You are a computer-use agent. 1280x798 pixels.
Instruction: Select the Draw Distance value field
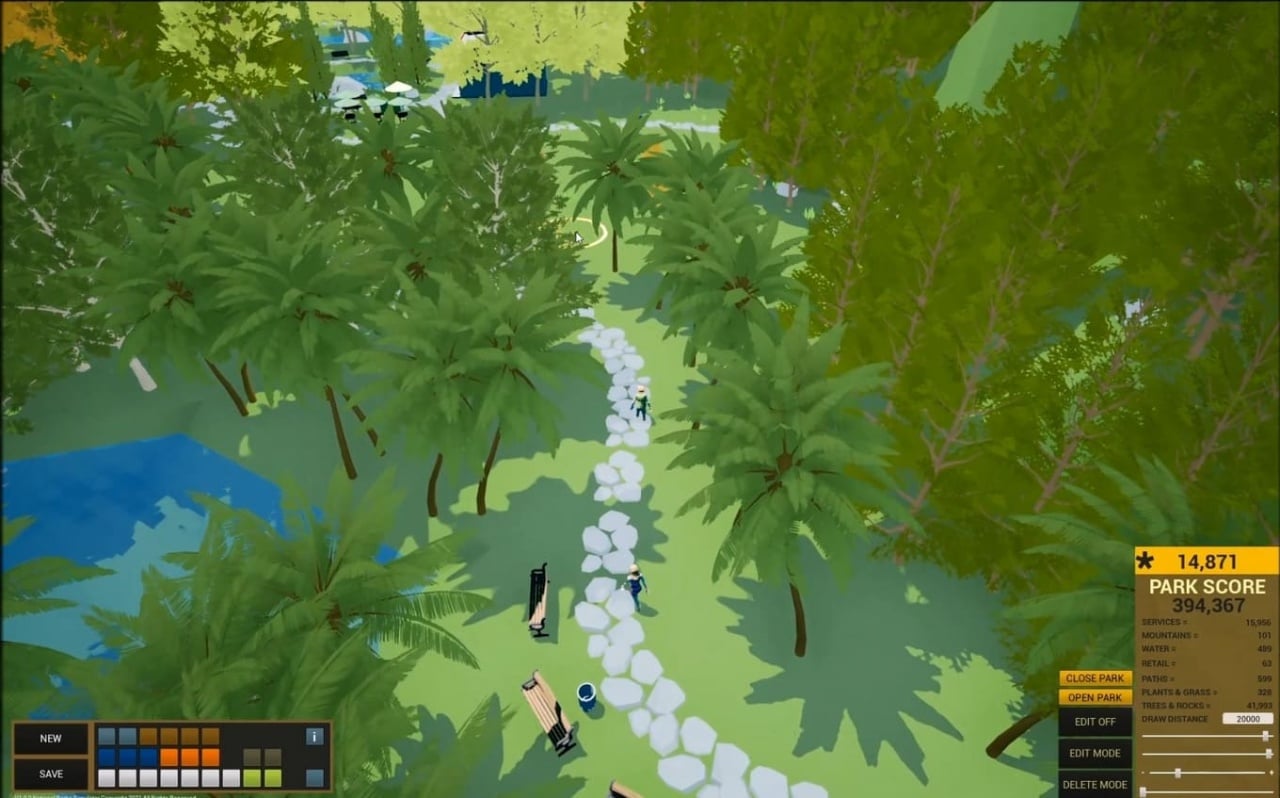(1247, 719)
